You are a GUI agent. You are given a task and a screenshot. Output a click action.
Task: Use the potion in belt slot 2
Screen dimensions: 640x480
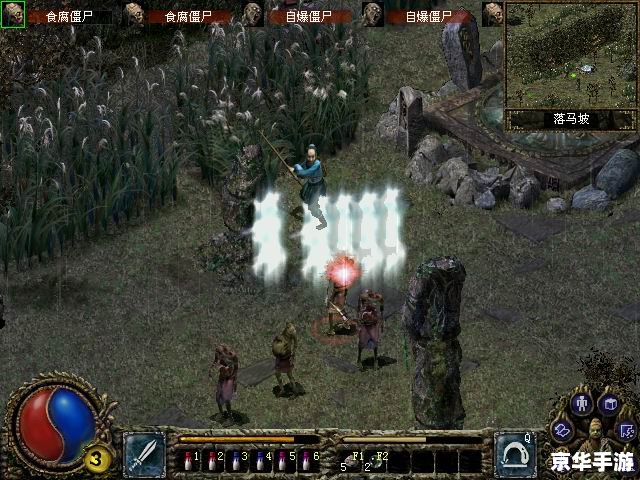pos(211,461)
